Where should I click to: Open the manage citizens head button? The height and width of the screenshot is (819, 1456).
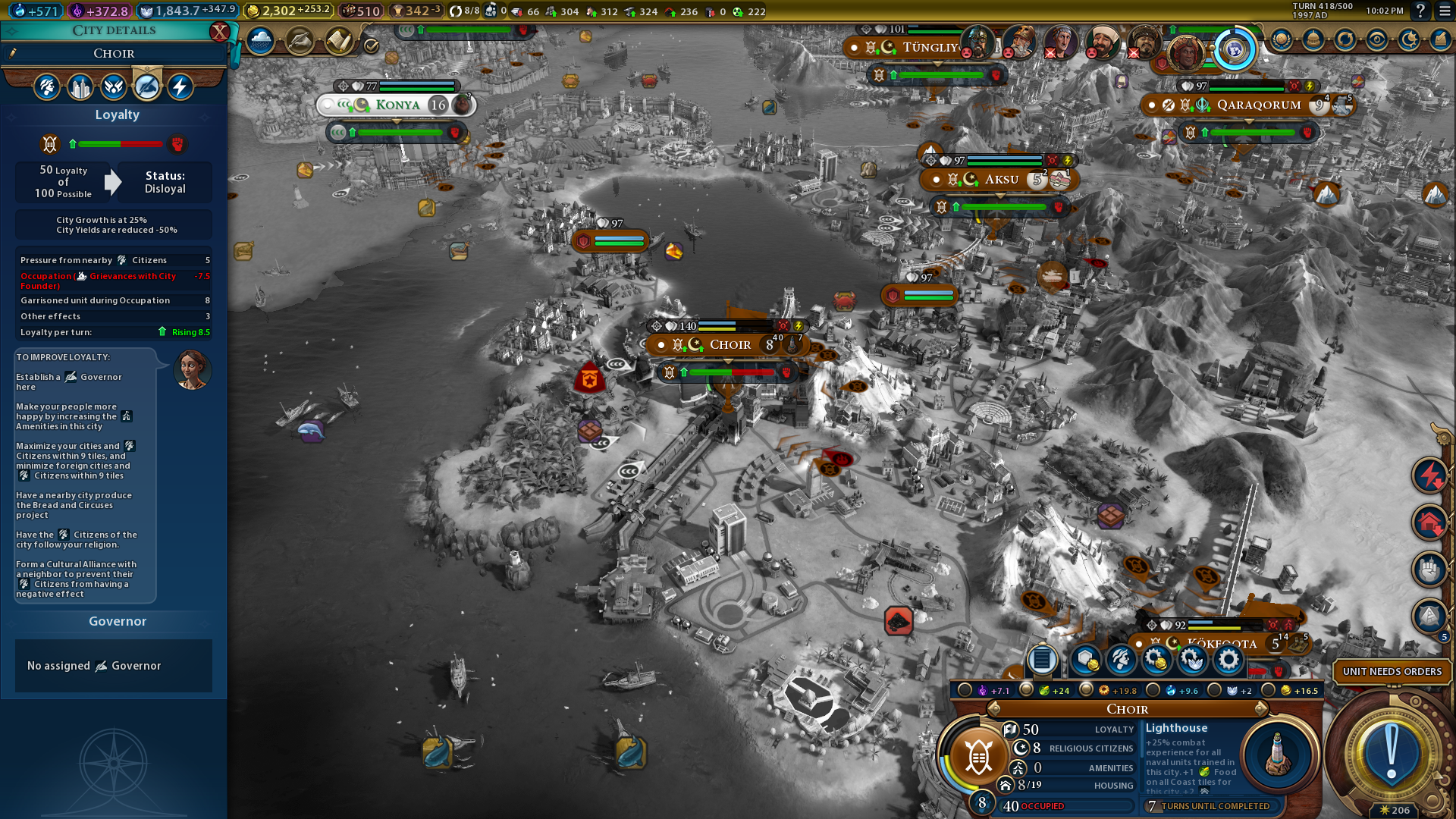click(x=1121, y=660)
